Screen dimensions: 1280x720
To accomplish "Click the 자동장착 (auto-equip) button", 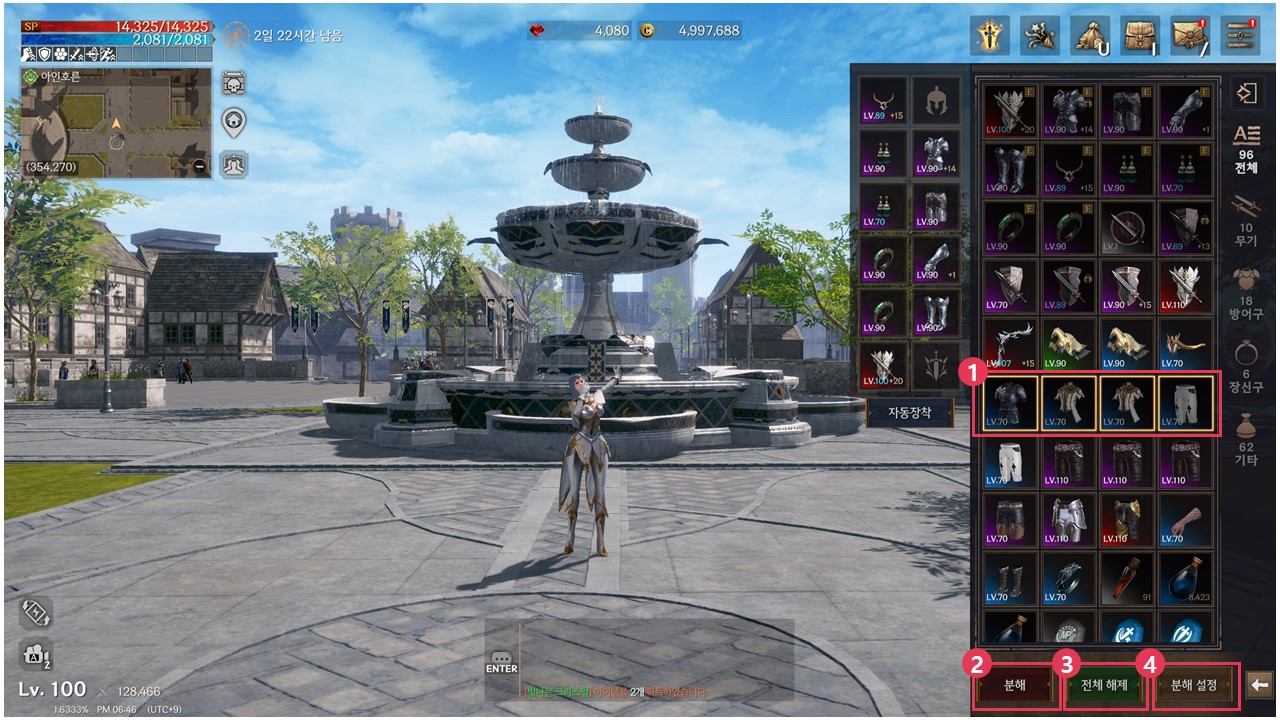I will pos(909,412).
